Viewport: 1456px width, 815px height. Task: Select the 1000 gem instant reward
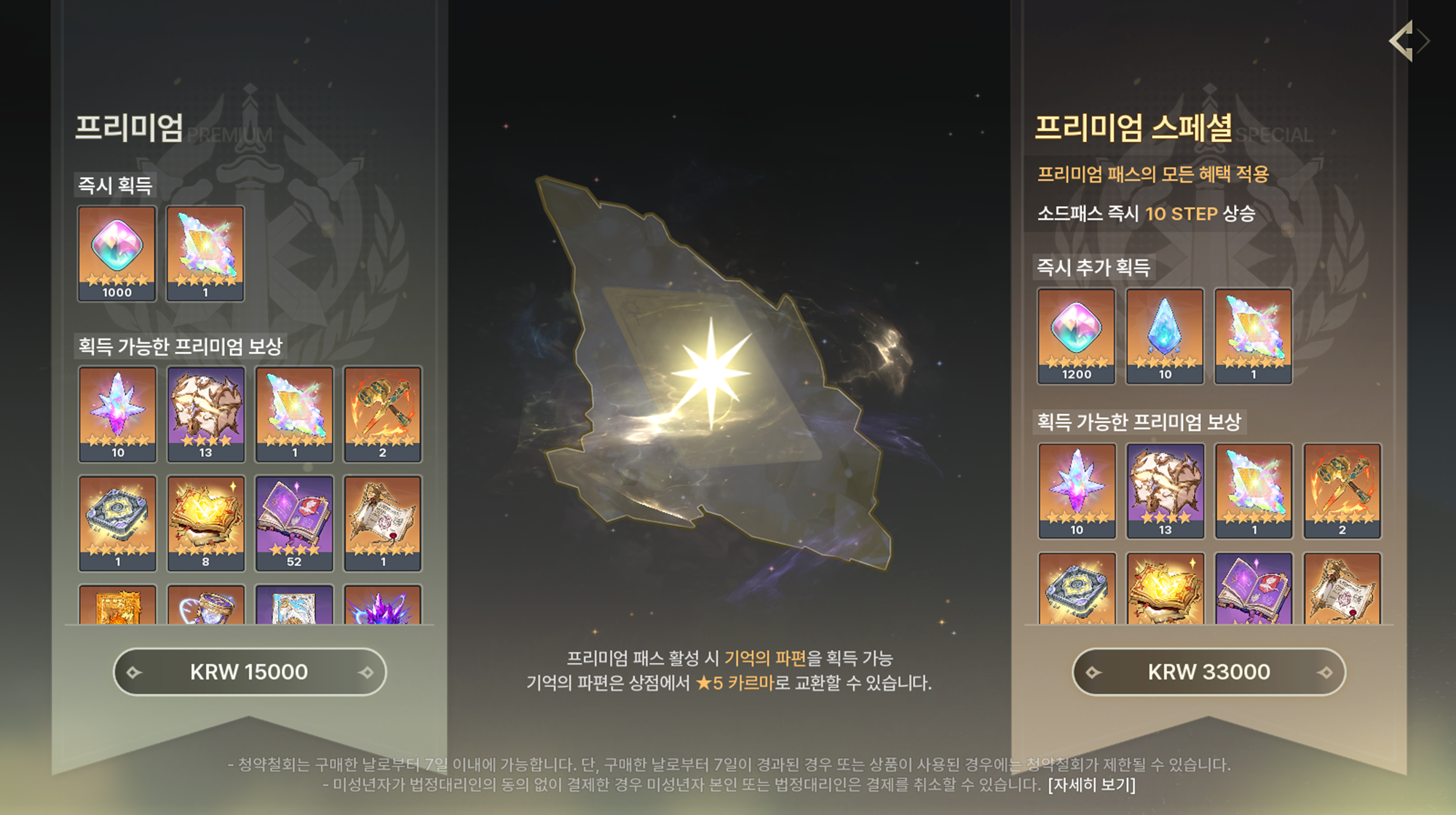click(x=117, y=253)
